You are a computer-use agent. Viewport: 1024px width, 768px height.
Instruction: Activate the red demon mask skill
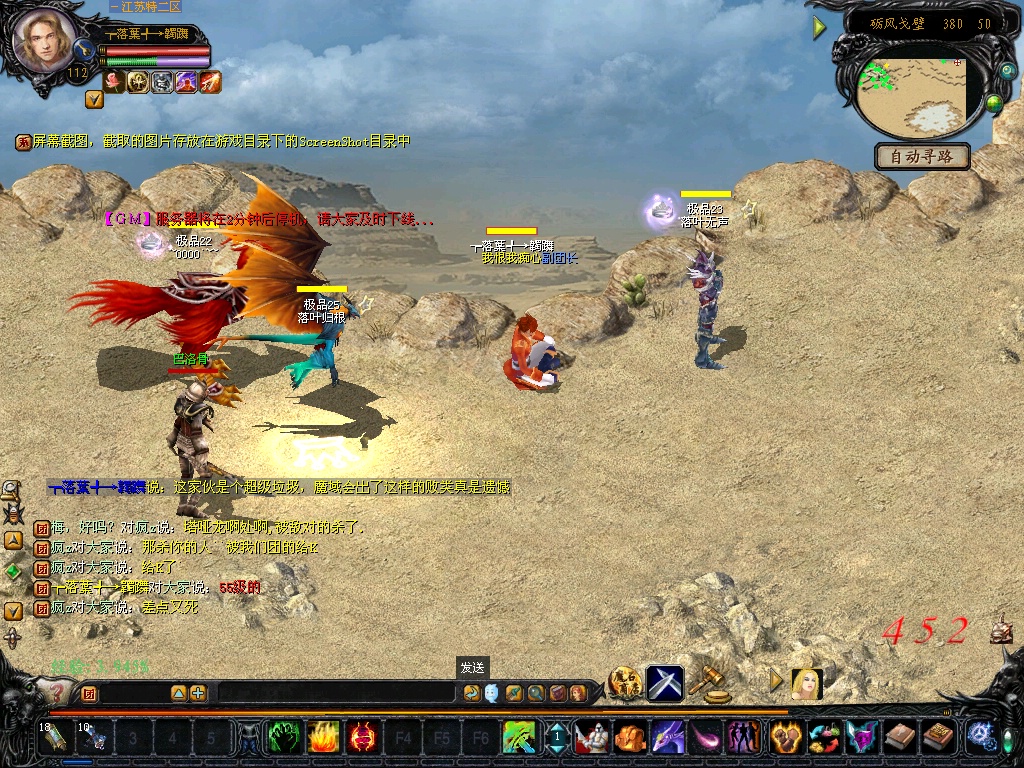[362, 738]
